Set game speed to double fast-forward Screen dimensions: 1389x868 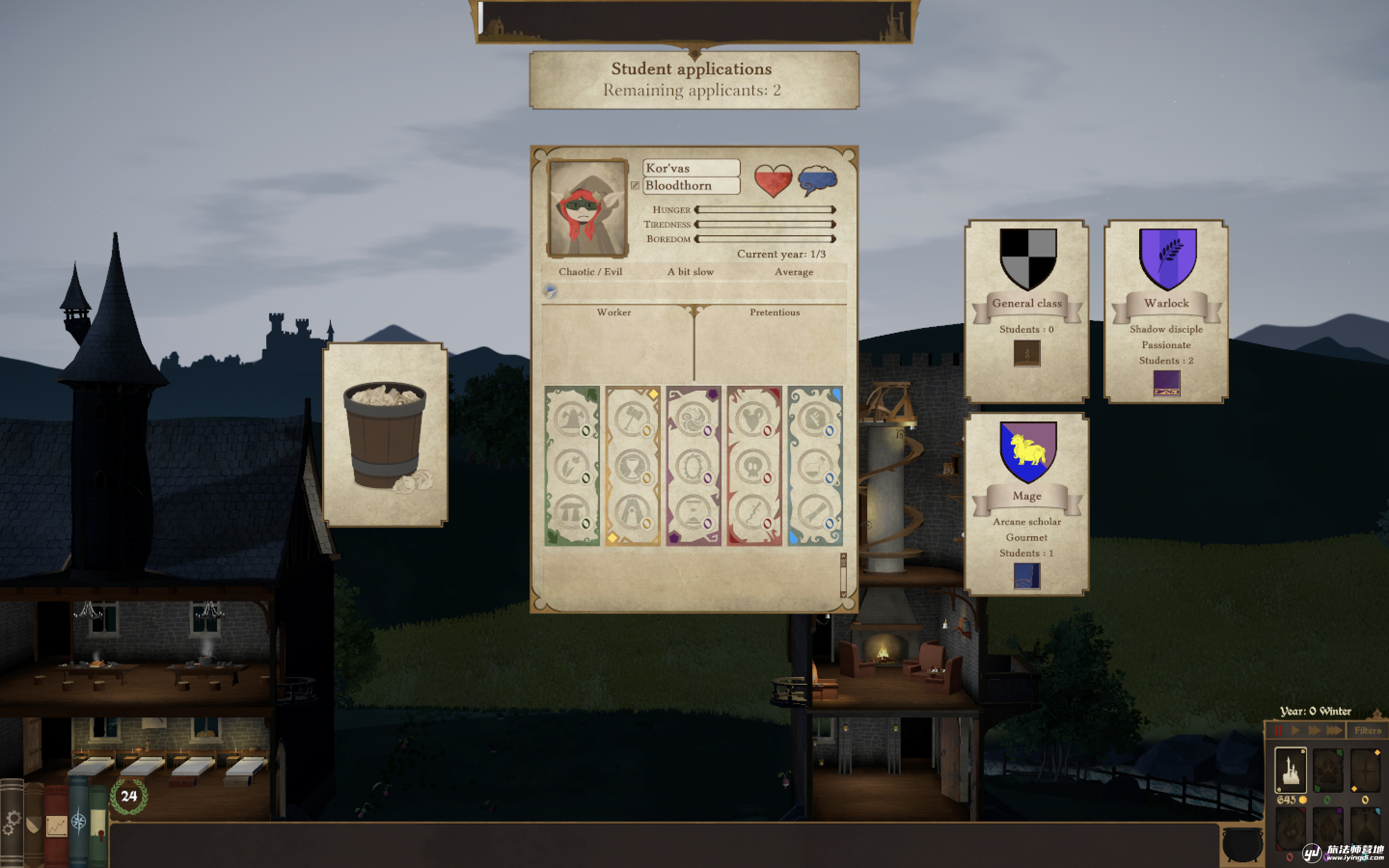point(1314,730)
